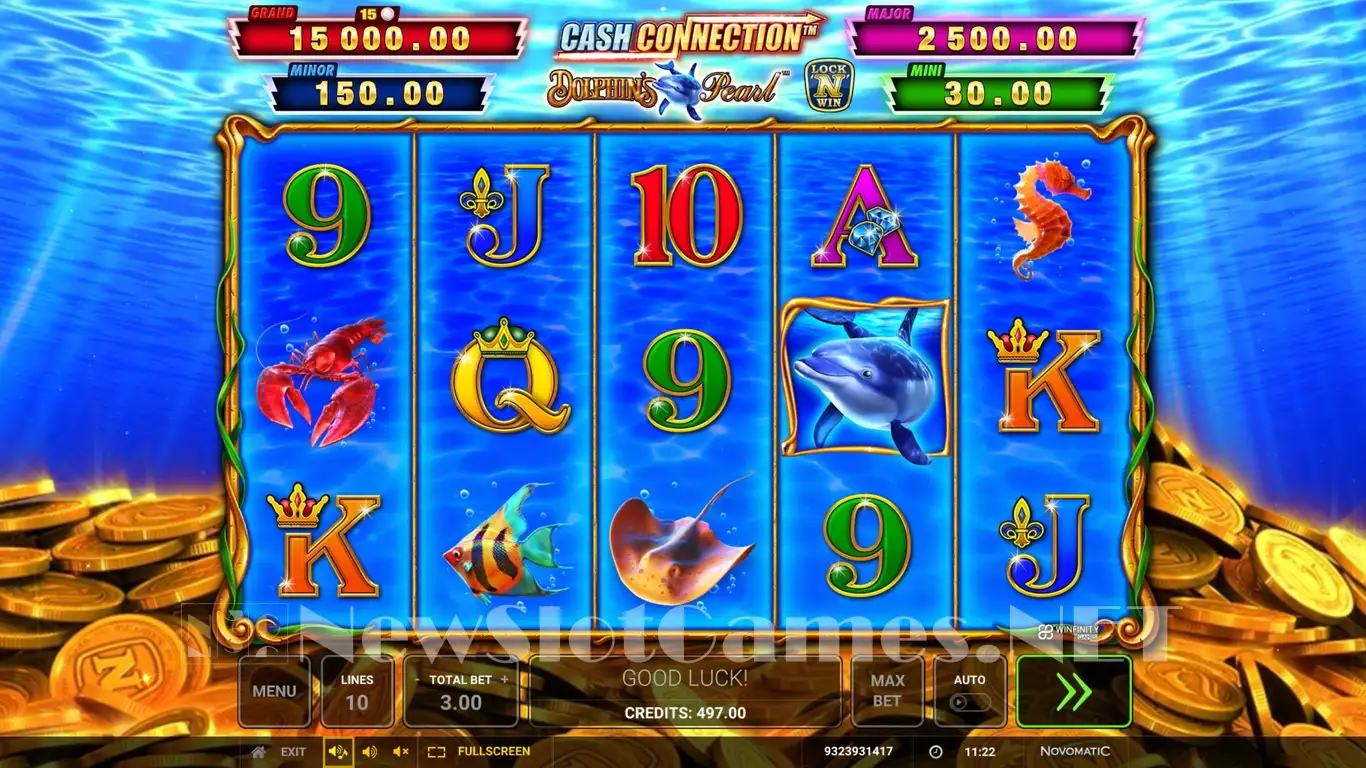Exit the game via the home icon
The width and height of the screenshot is (1366, 768).
pyautogui.click(x=259, y=752)
